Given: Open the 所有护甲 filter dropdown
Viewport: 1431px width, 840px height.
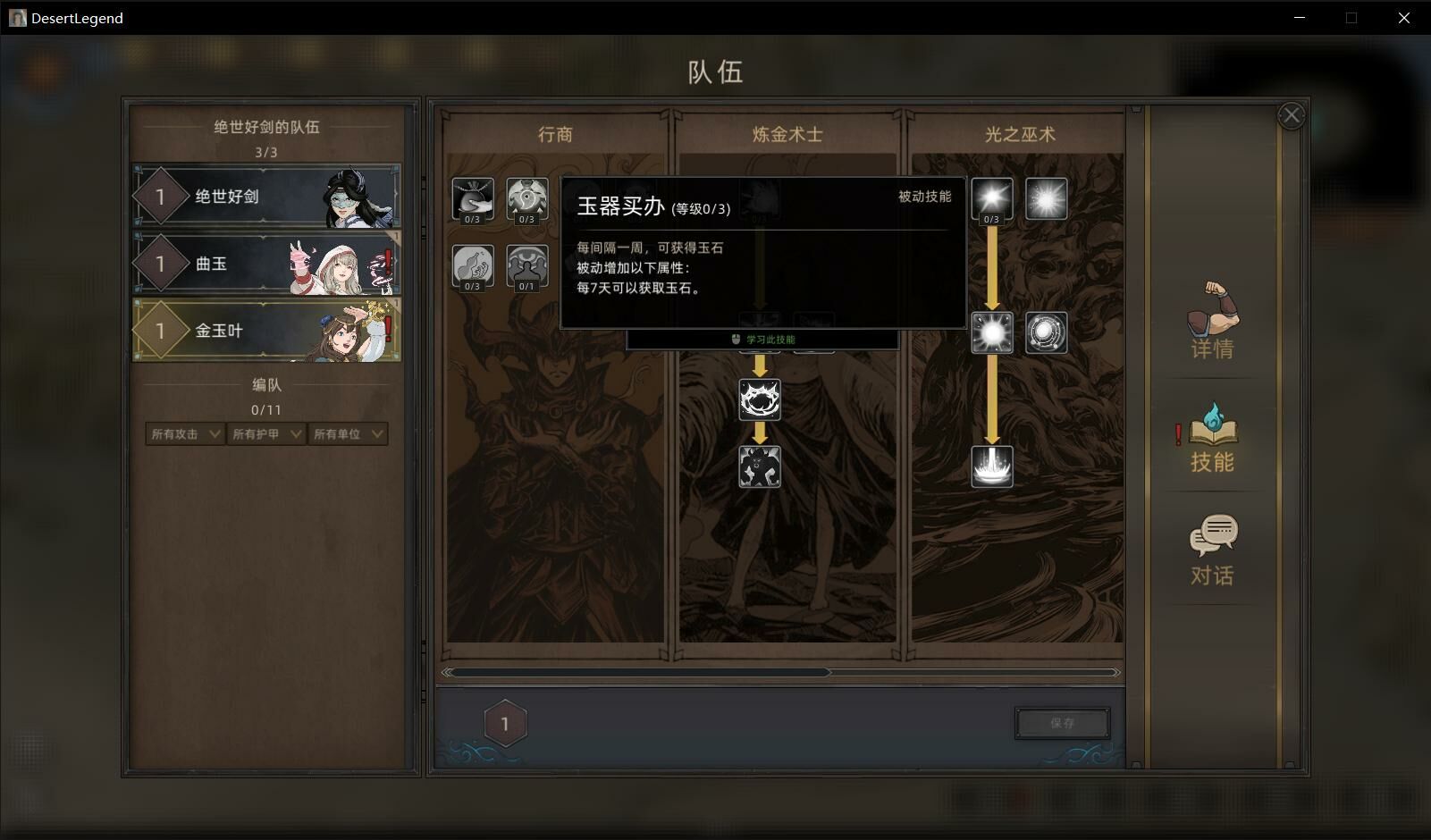Looking at the screenshot, I should (266, 434).
